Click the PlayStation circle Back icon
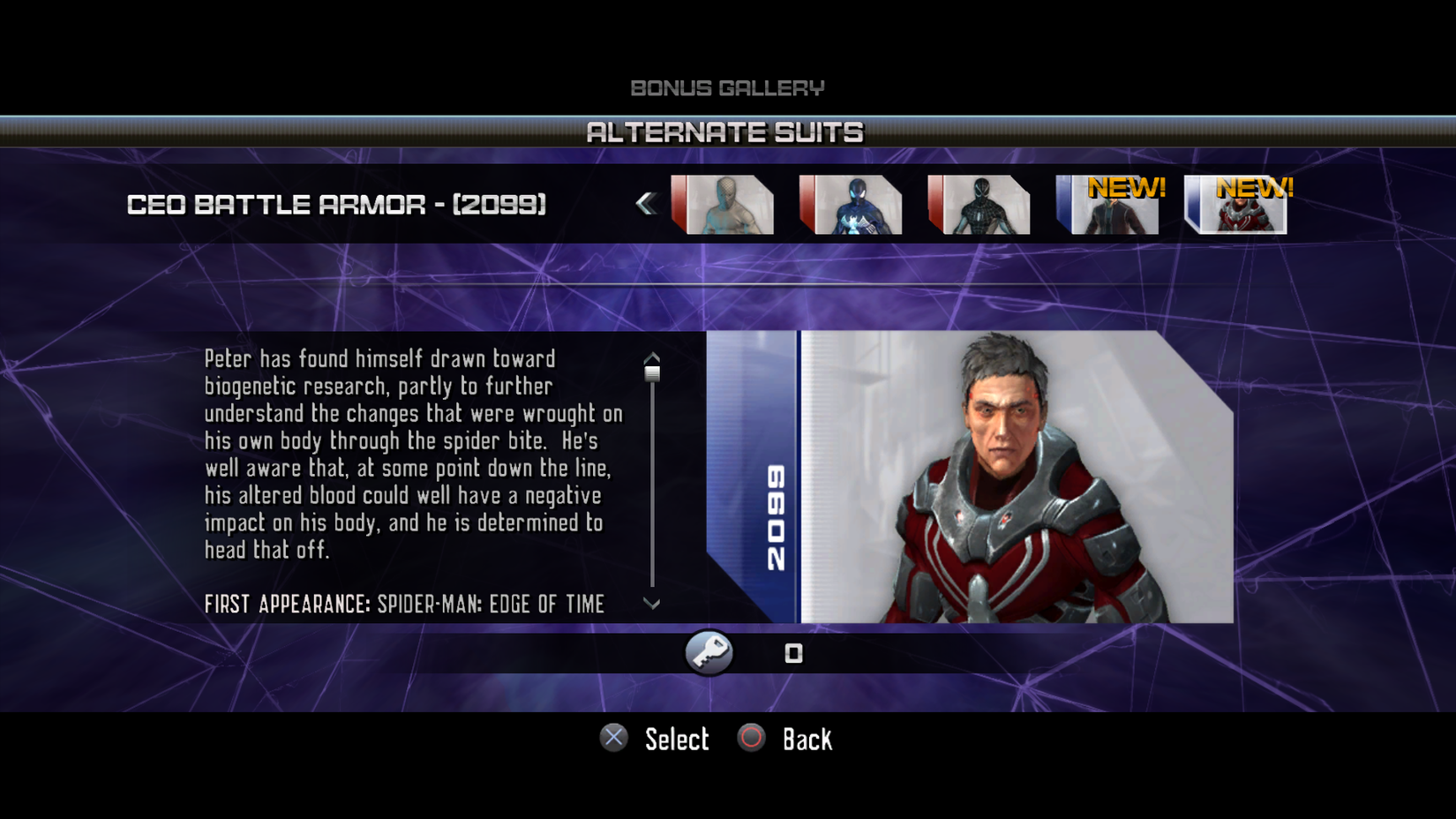The height and width of the screenshot is (819, 1456). pyautogui.click(x=749, y=739)
